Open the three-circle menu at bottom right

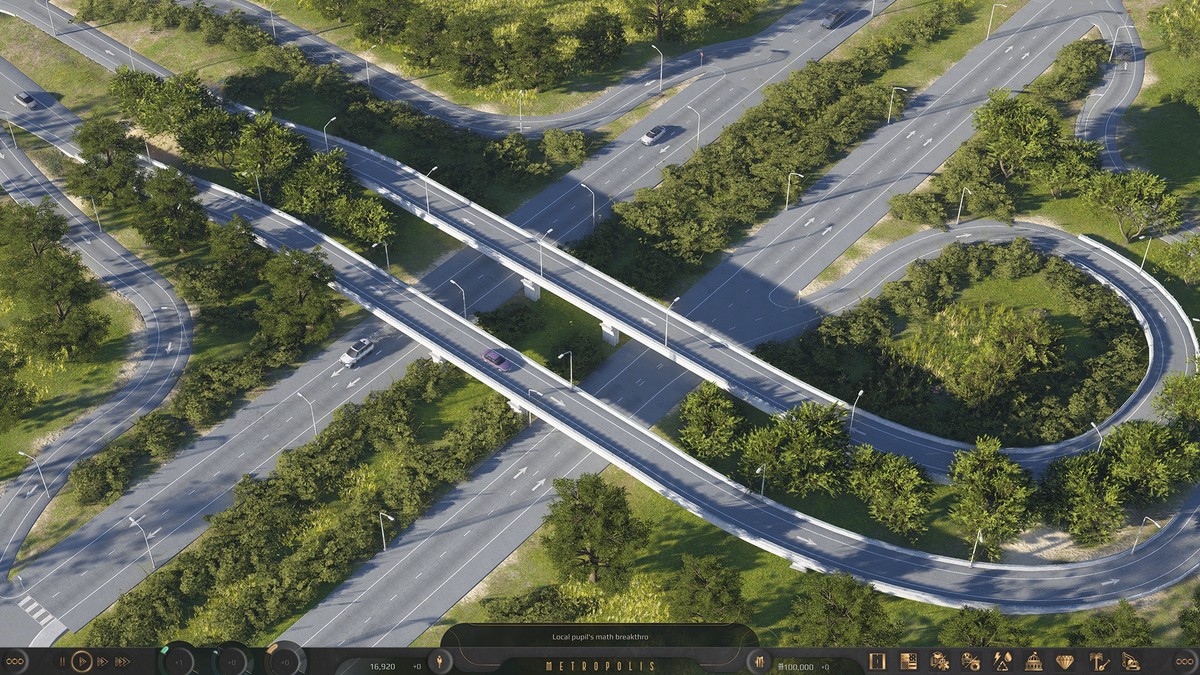pos(1185,661)
